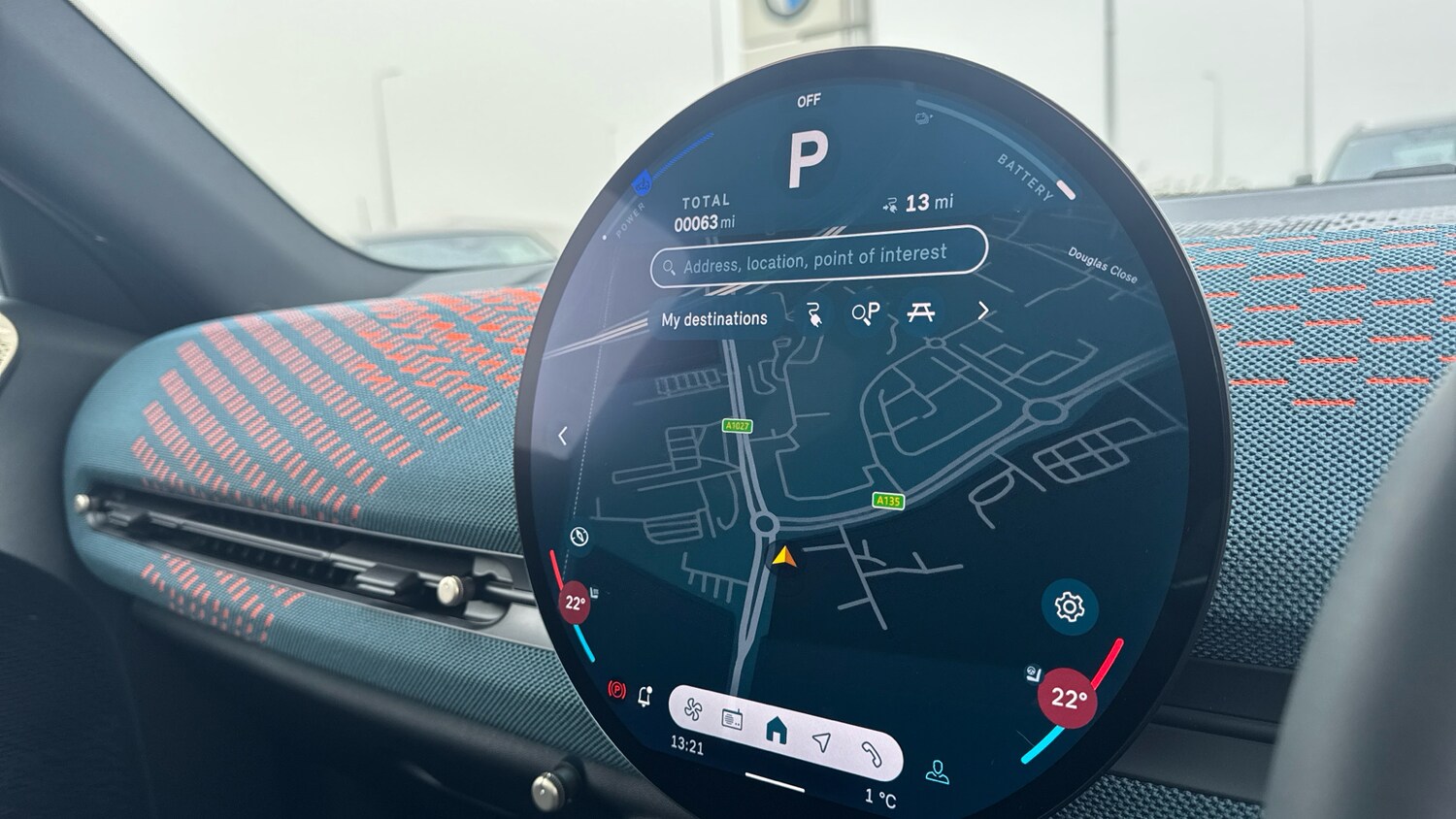Find charging stations with the plug icon
This screenshot has width=1456, height=819.
[x=814, y=314]
